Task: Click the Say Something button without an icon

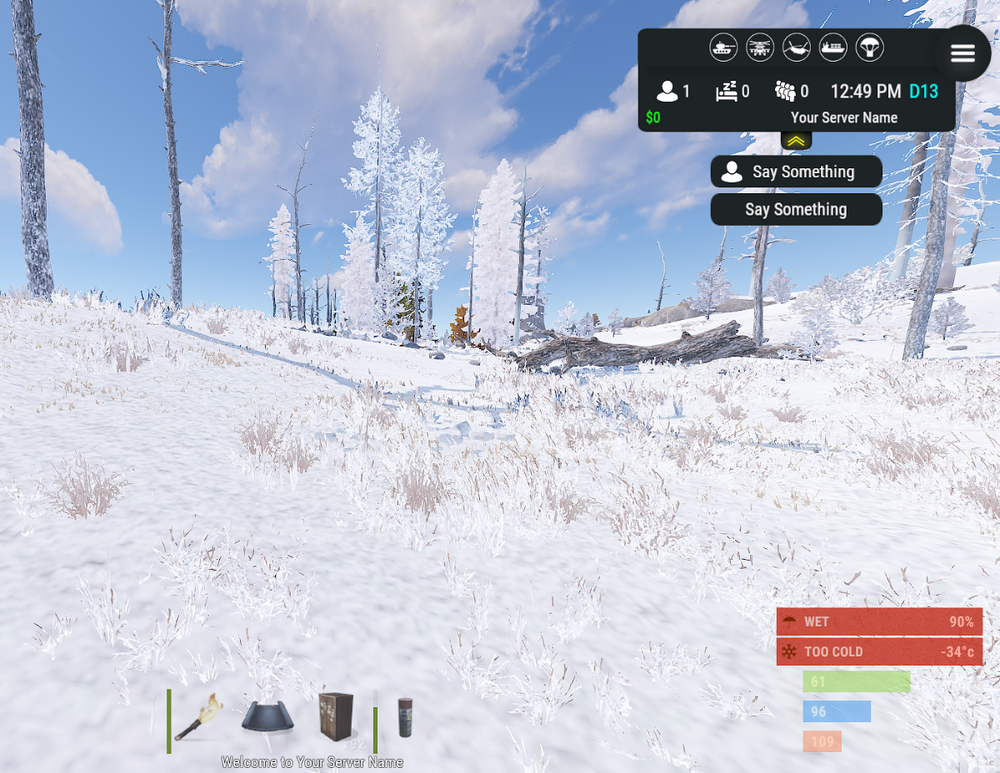Action: (796, 210)
